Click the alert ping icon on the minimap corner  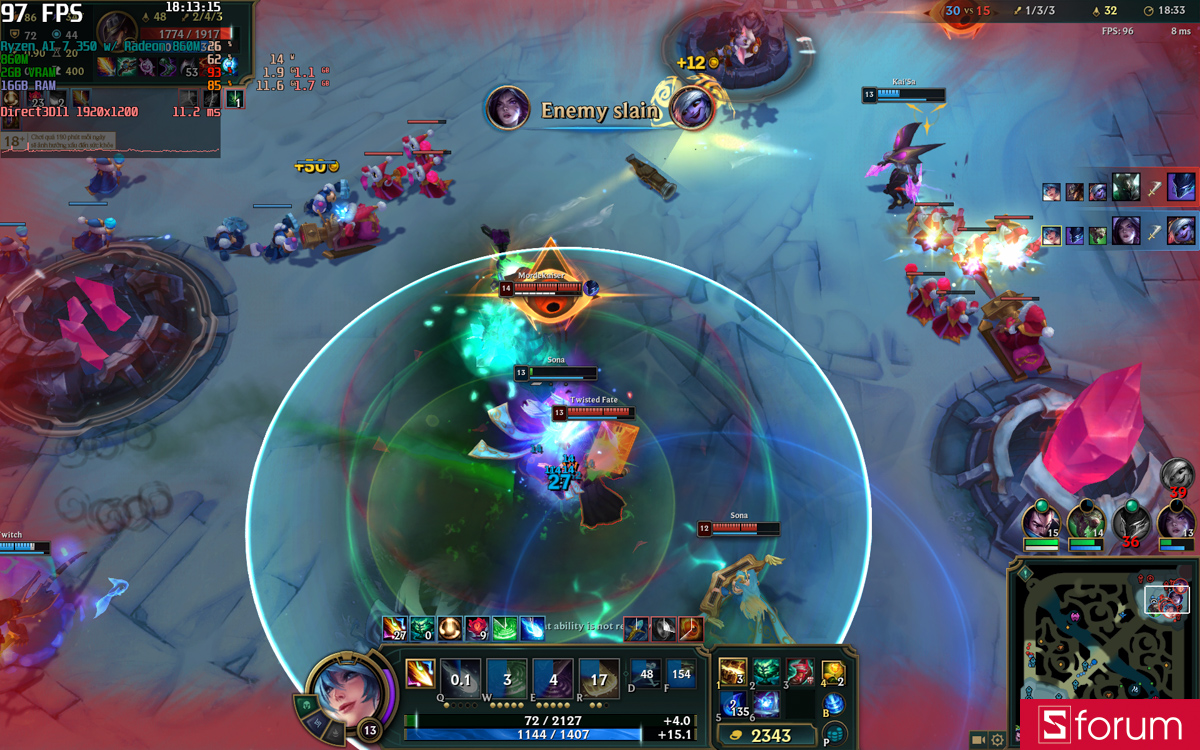point(1025,574)
